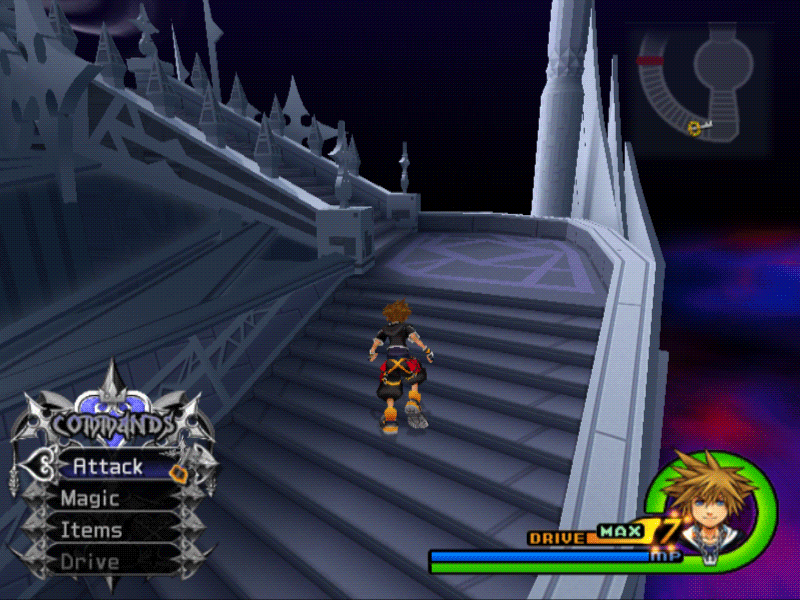Click the minimap in the corner
This screenshot has width=800, height=600.
tap(702, 90)
